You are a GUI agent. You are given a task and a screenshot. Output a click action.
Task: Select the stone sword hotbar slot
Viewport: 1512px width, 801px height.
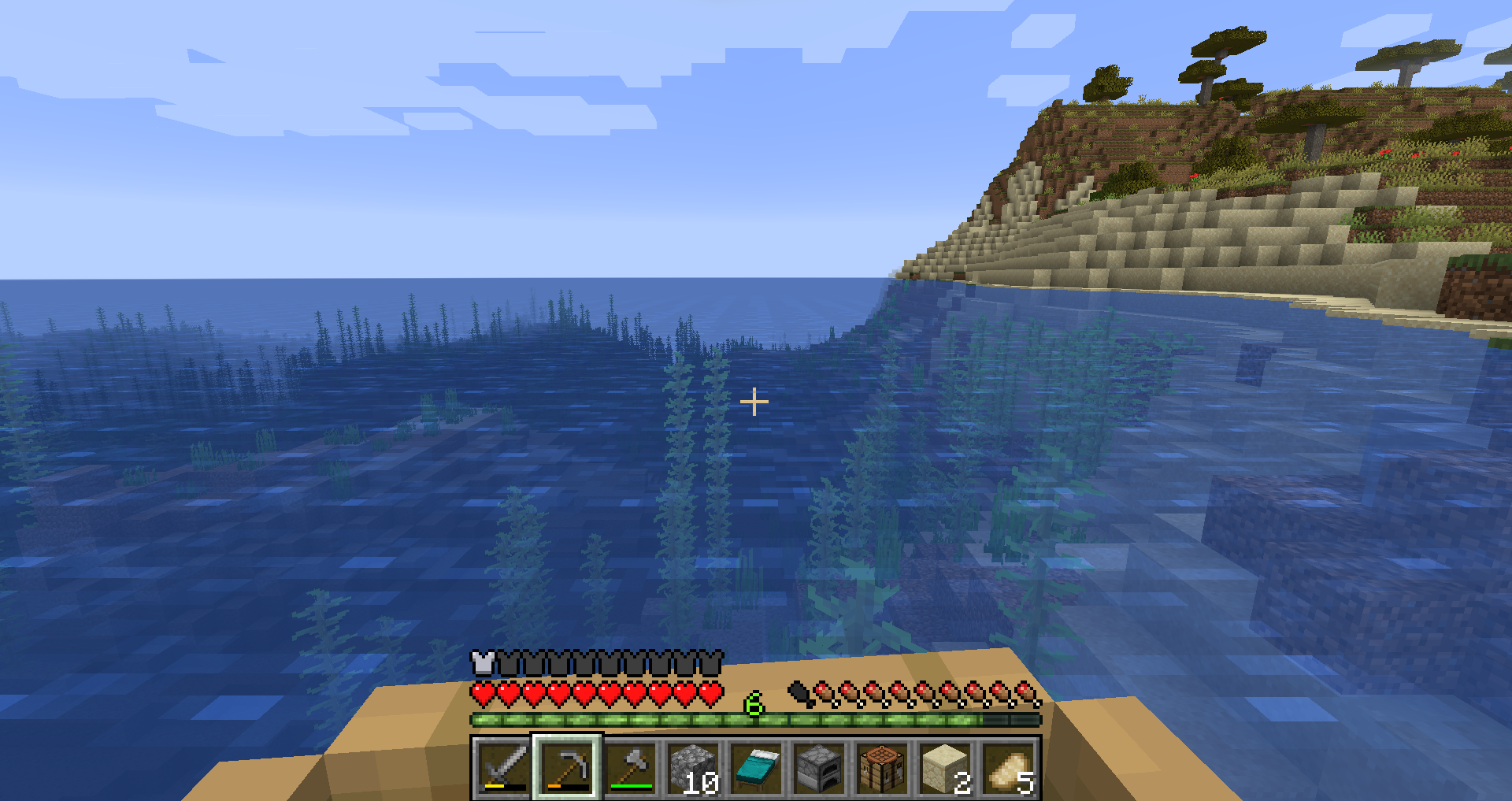[504, 768]
